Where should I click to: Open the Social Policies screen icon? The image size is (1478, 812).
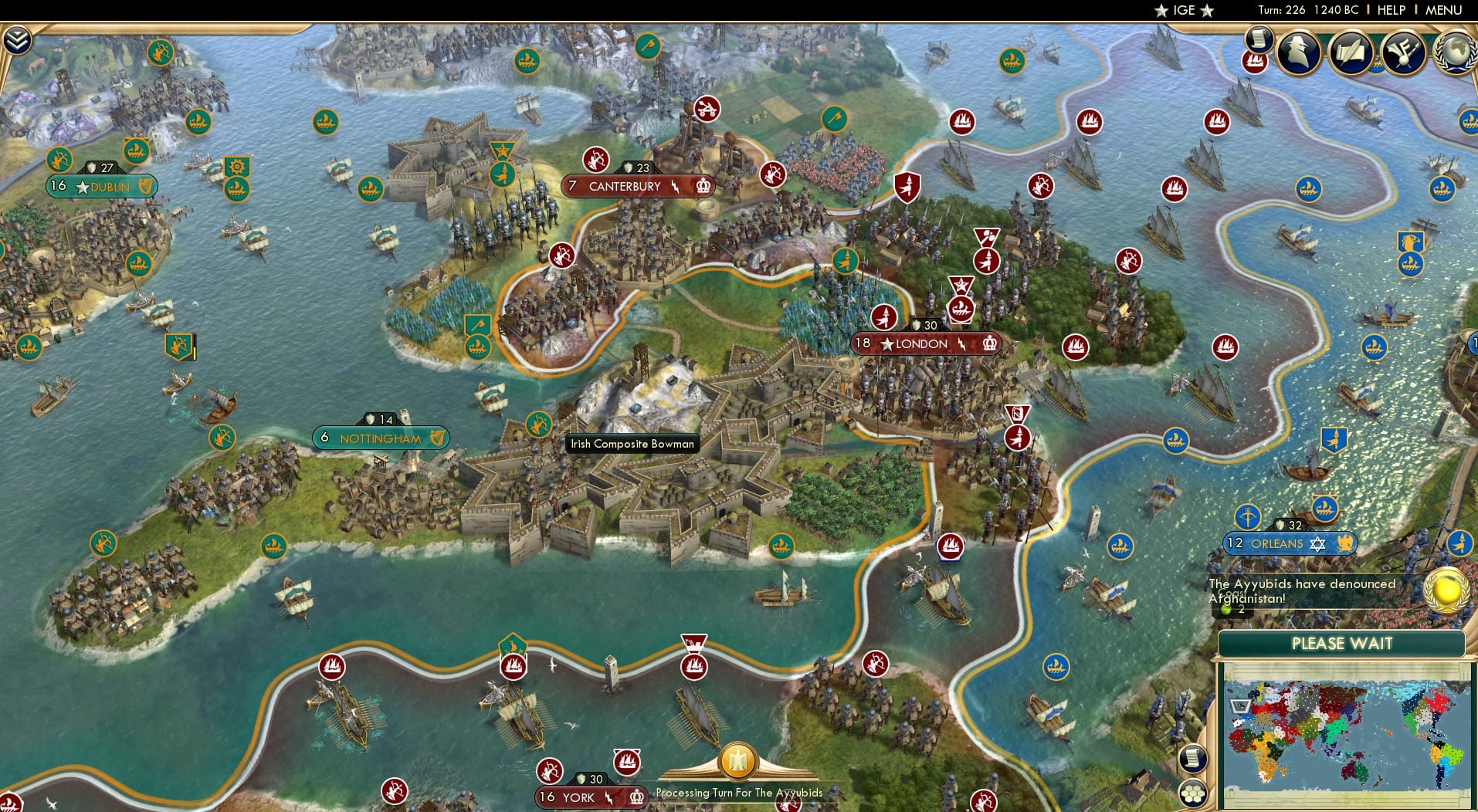pyautogui.click(x=1404, y=53)
